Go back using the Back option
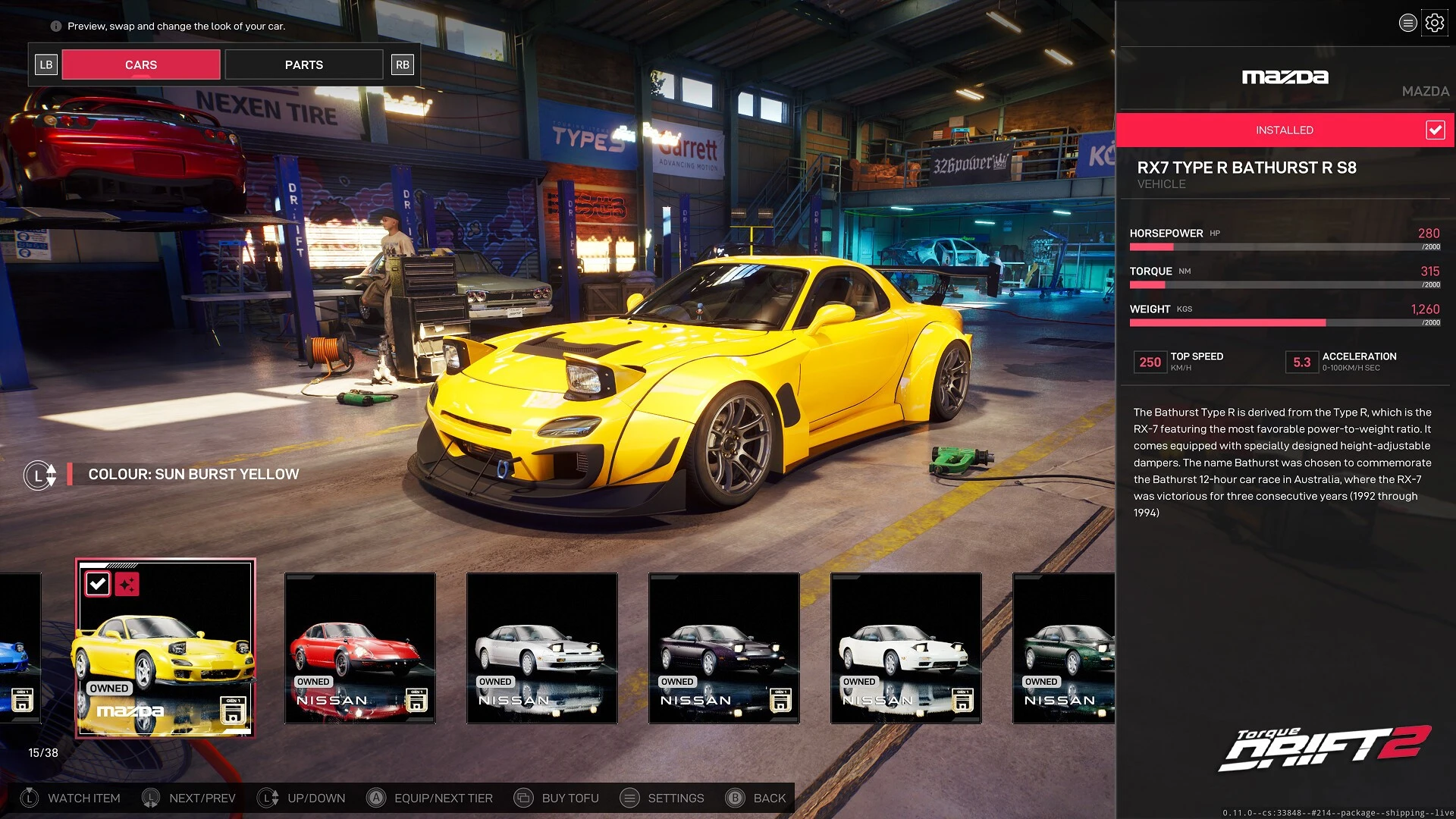This screenshot has height=819, width=1456. click(756, 798)
